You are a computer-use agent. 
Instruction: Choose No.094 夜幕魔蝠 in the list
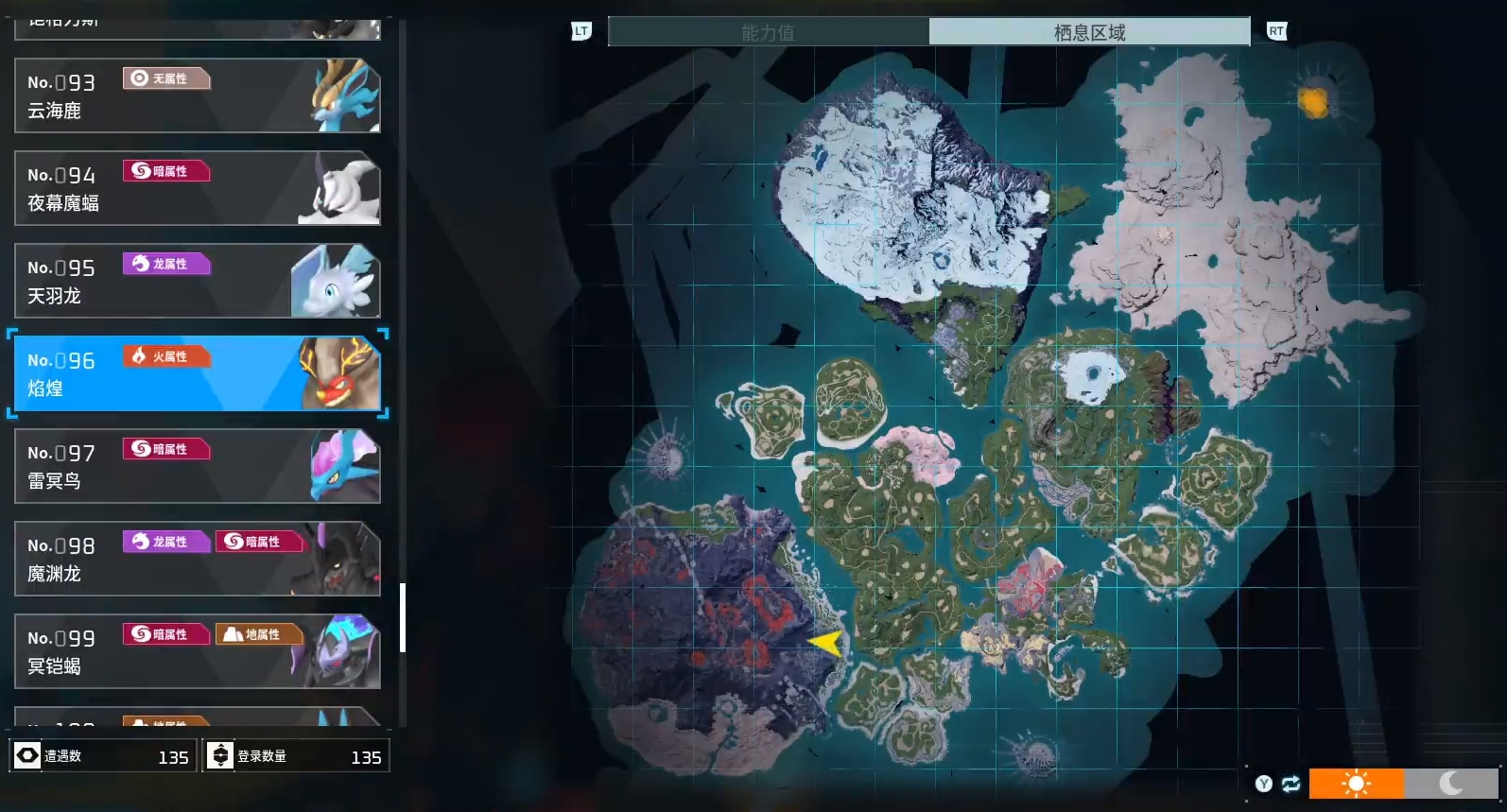197,188
